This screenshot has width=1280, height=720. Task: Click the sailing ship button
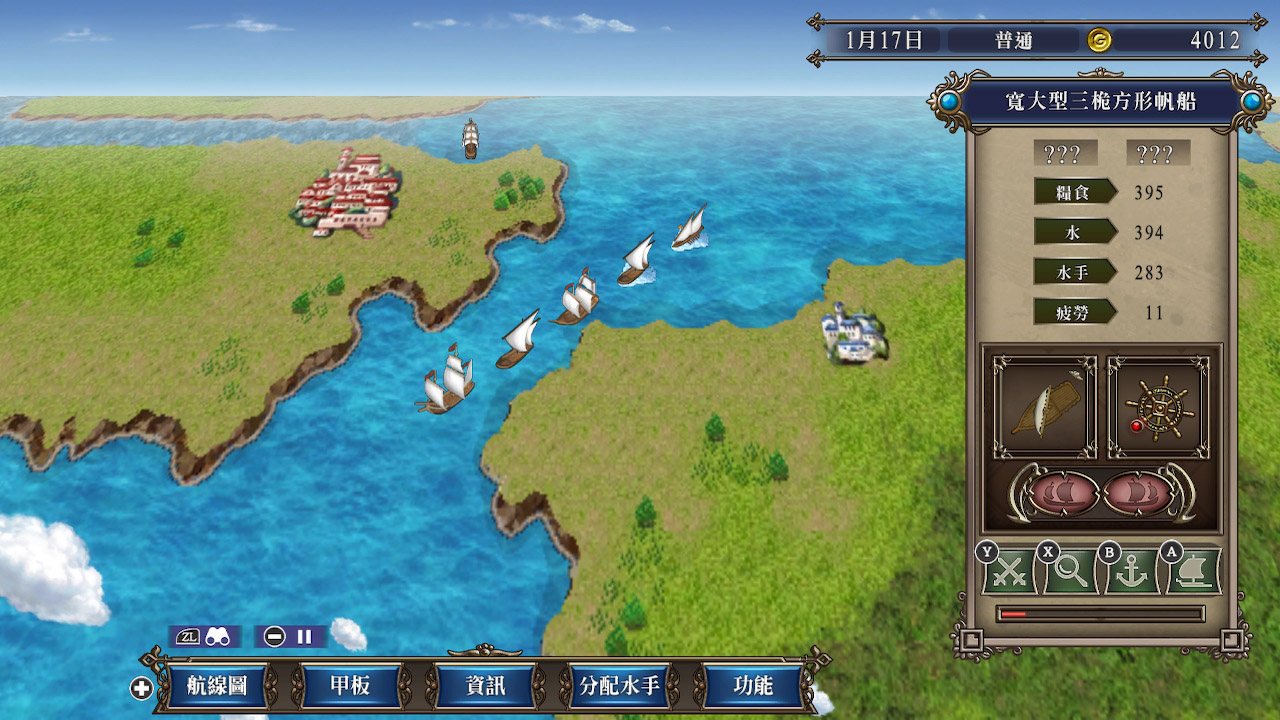[1193, 573]
